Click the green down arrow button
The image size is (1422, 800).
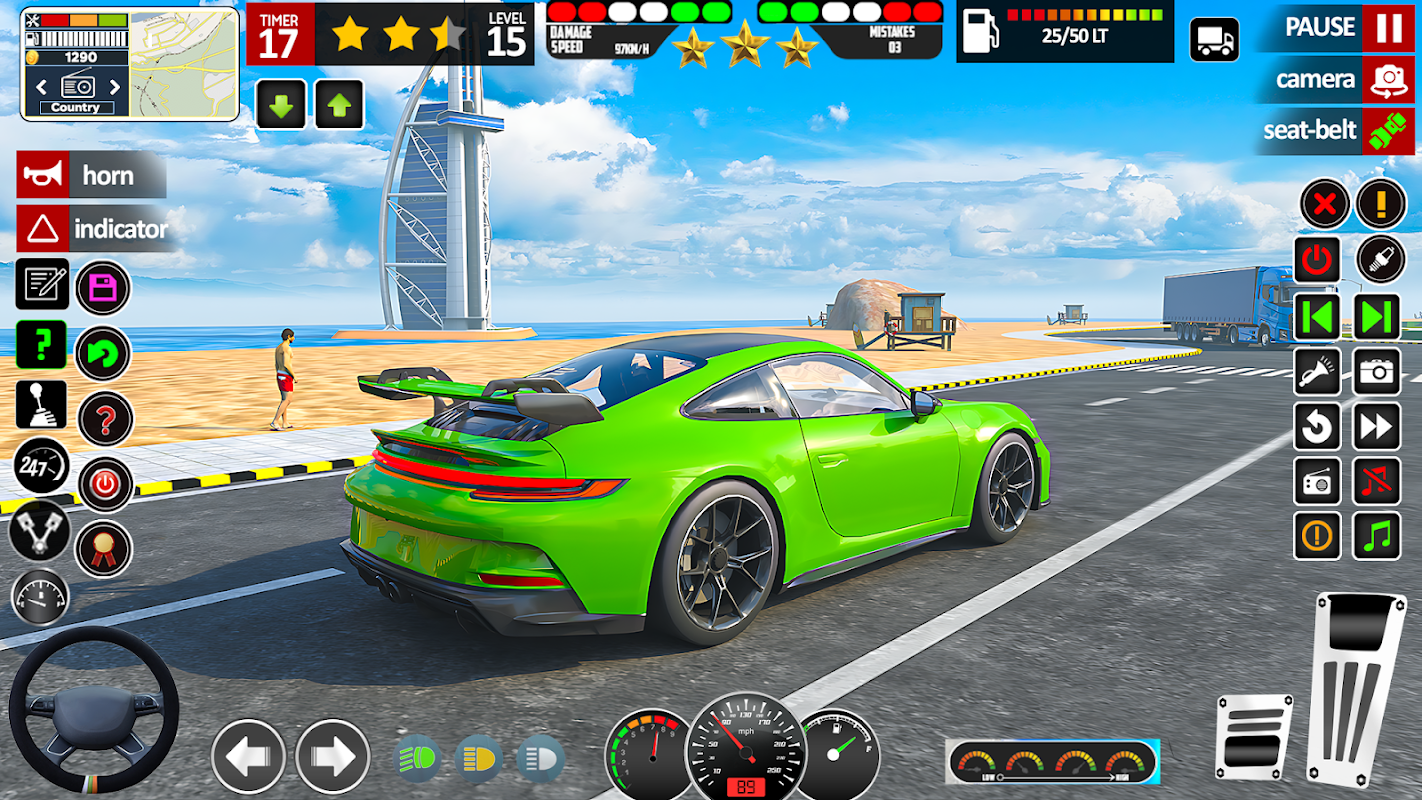tap(281, 104)
